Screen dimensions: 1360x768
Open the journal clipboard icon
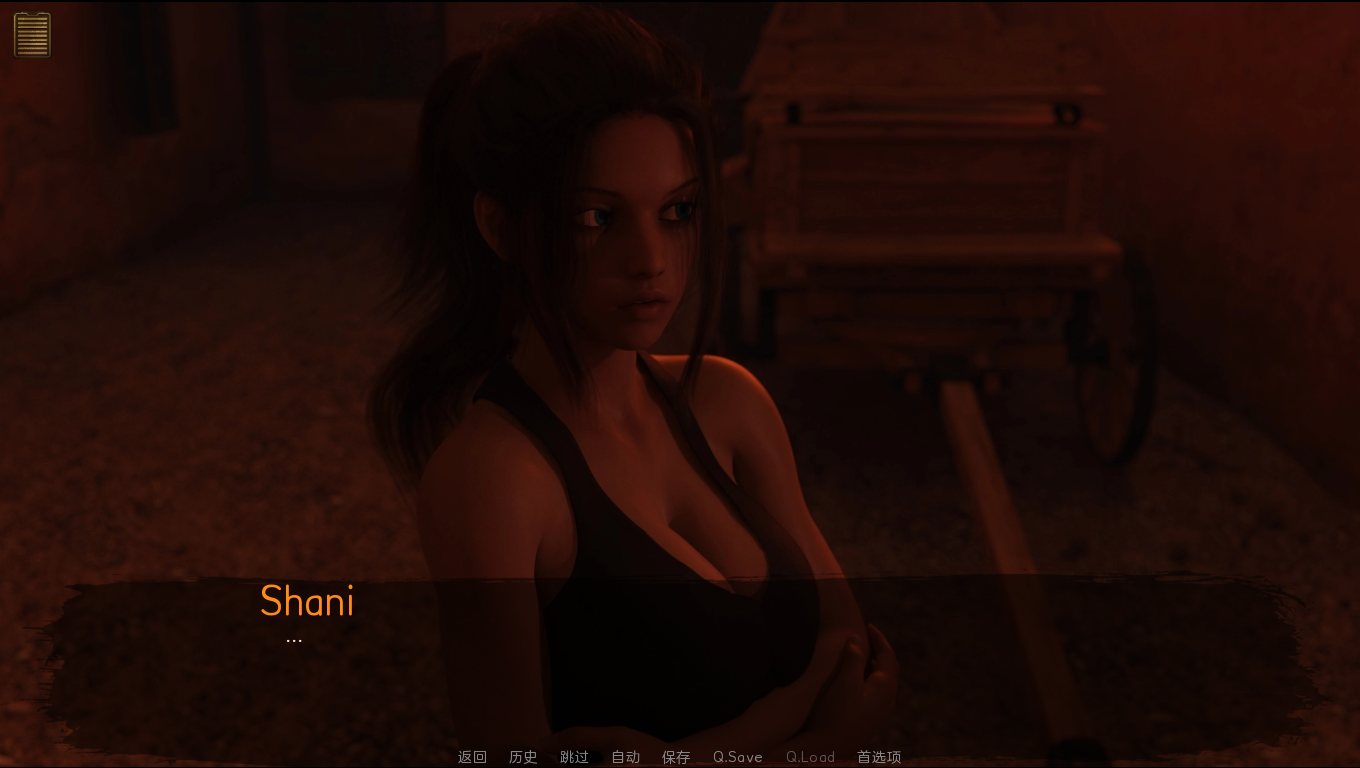[32, 34]
